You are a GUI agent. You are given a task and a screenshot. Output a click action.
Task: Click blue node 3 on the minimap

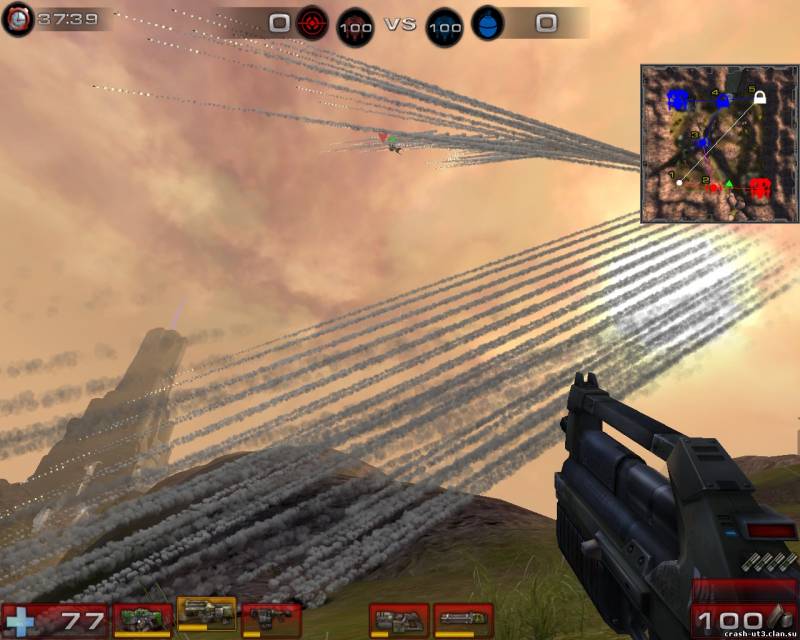702,144
